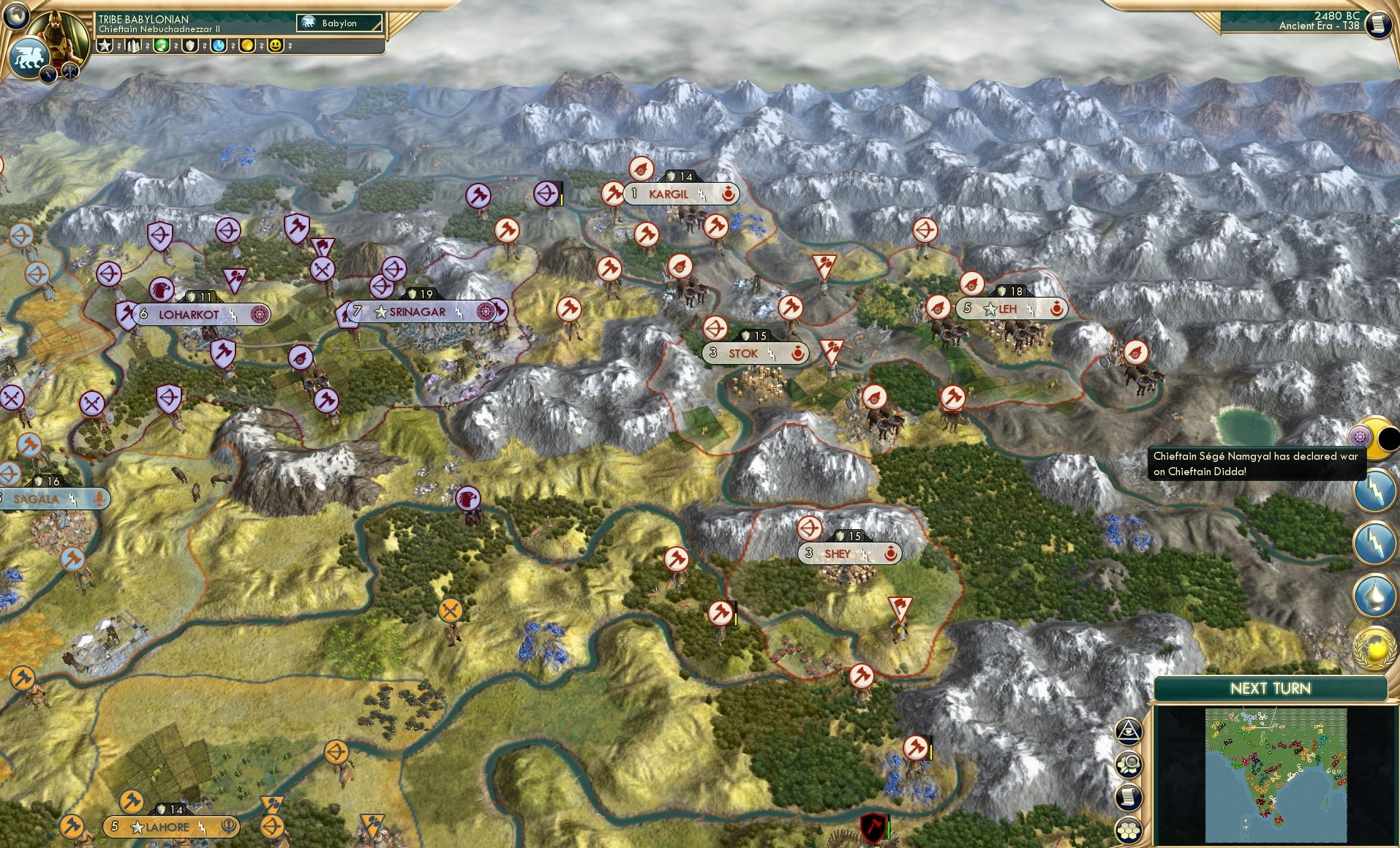
Task: Open diplomacy via the laurel globe icon
Action: pyautogui.click(x=1374, y=650)
